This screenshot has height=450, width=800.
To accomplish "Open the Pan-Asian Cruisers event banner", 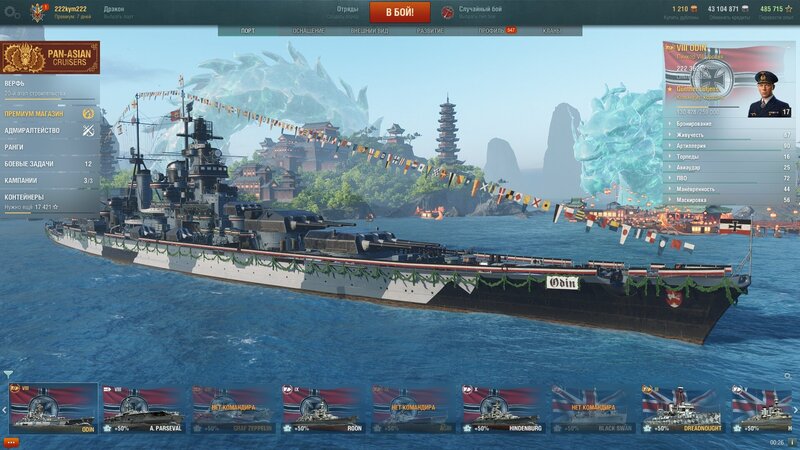I will tap(50, 58).
